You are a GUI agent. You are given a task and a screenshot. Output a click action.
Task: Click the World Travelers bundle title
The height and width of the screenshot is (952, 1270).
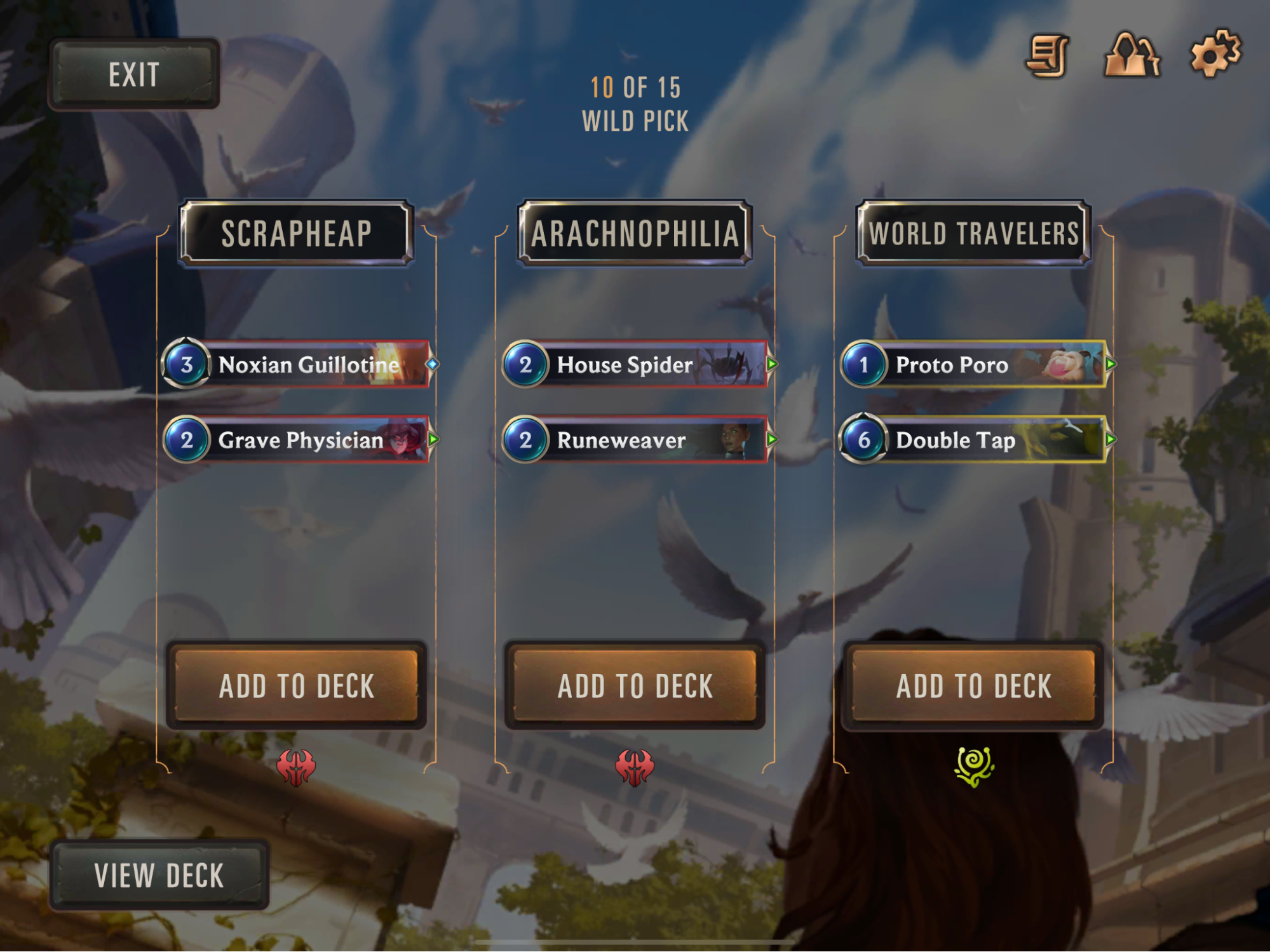click(973, 233)
